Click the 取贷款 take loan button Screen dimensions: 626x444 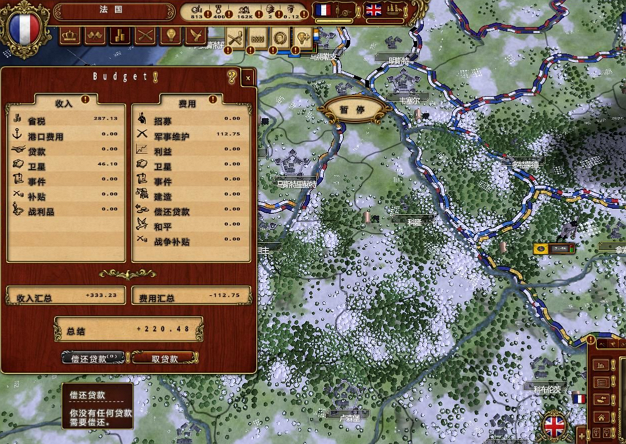[164, 358]
